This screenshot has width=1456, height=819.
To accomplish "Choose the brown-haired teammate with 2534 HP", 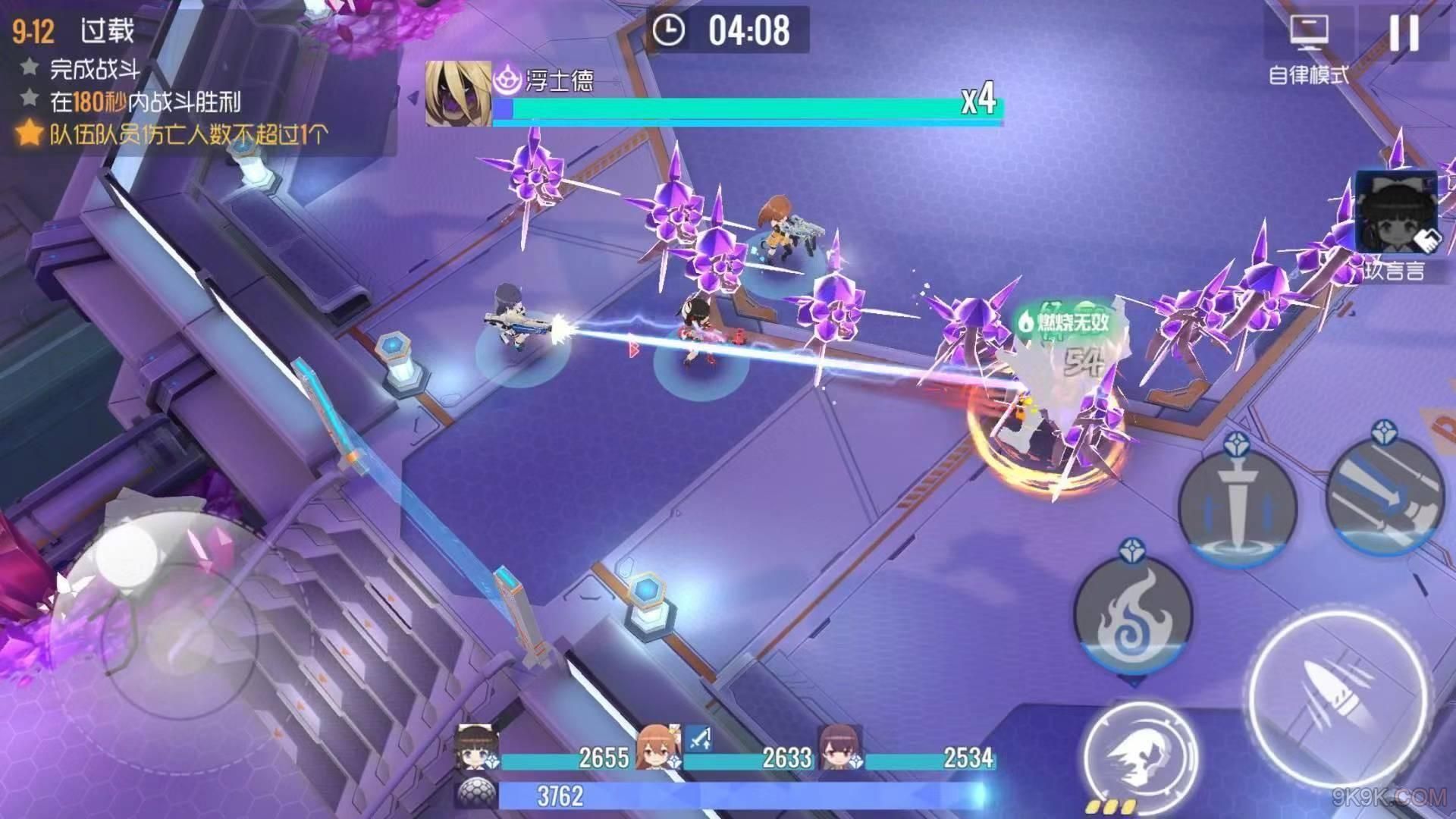I will pos(840,748).
